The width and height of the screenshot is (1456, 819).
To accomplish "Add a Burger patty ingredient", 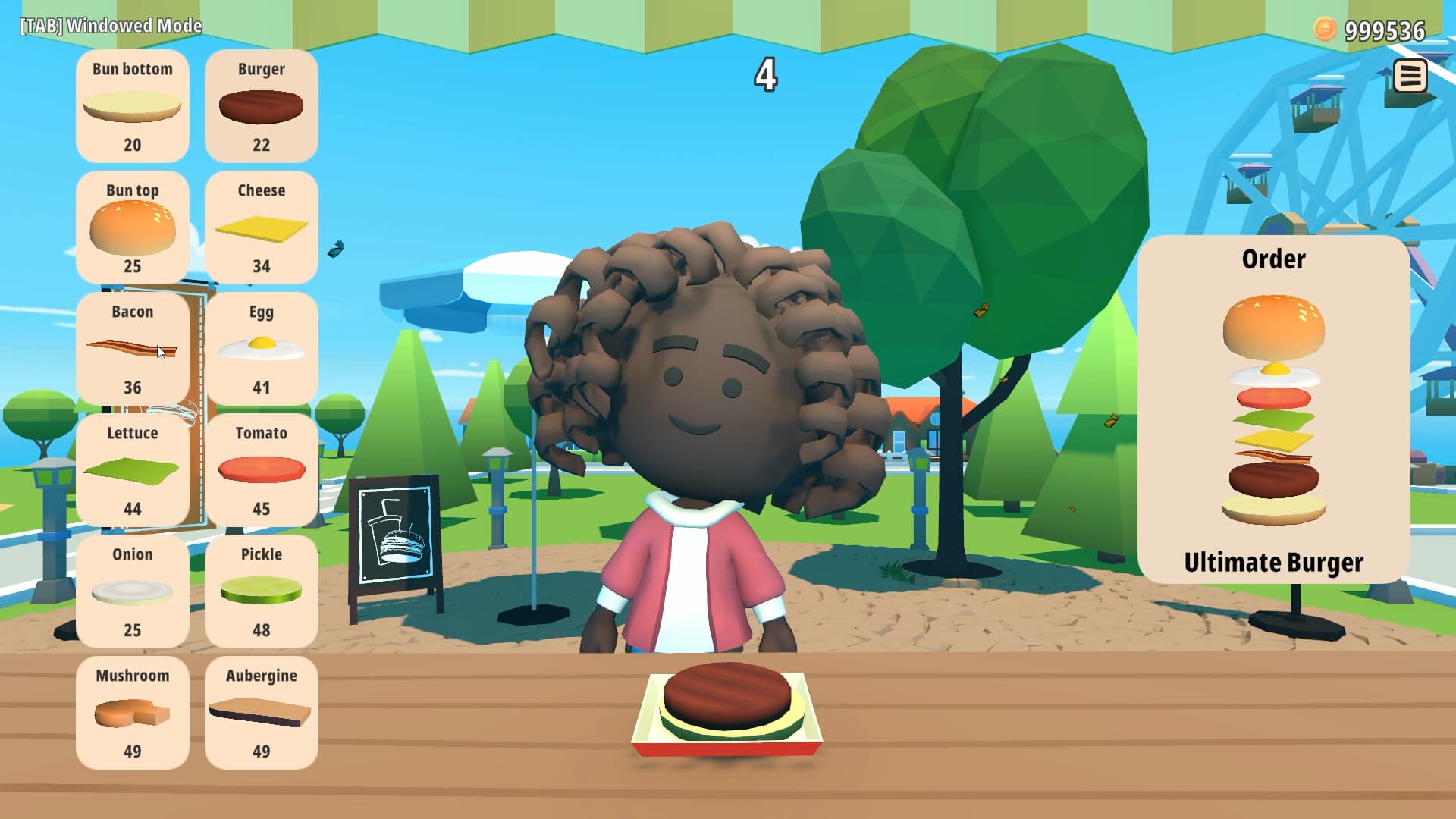I will click(261, 106).
